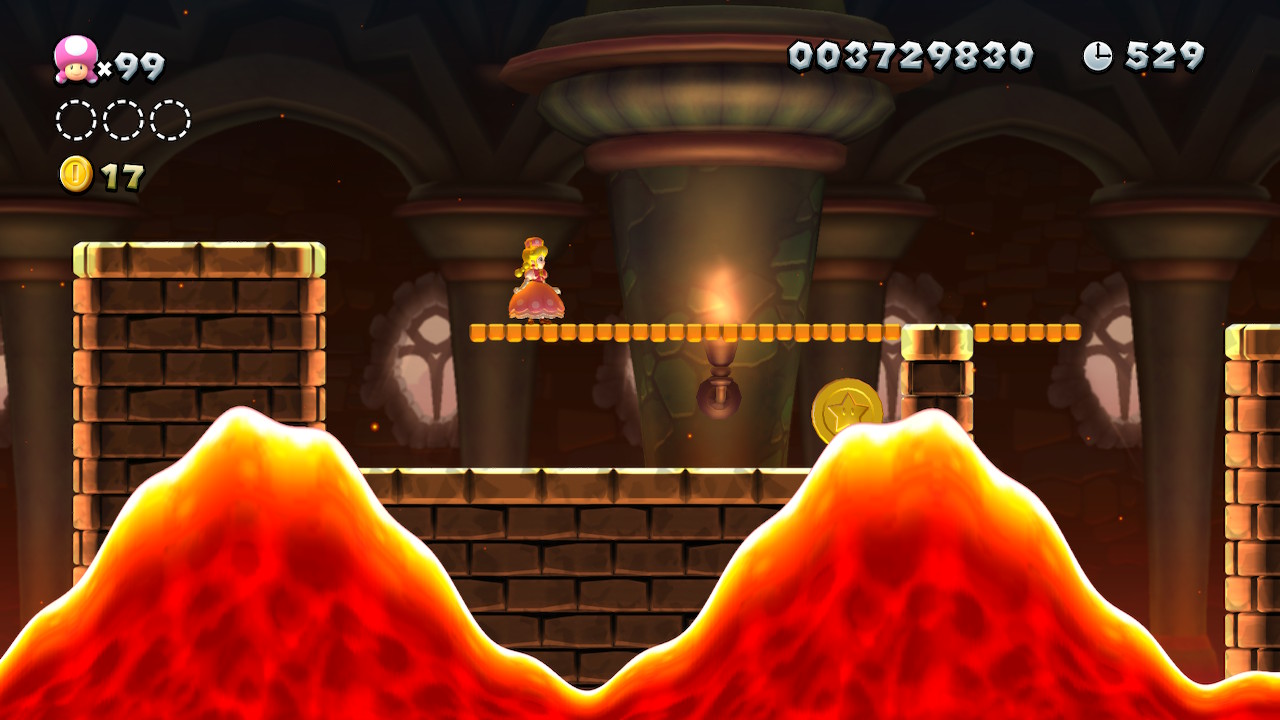Click the clock icon beside the timer
Screen dimensions: 1280x720
pyautogui.click(x=1097, y=56)
